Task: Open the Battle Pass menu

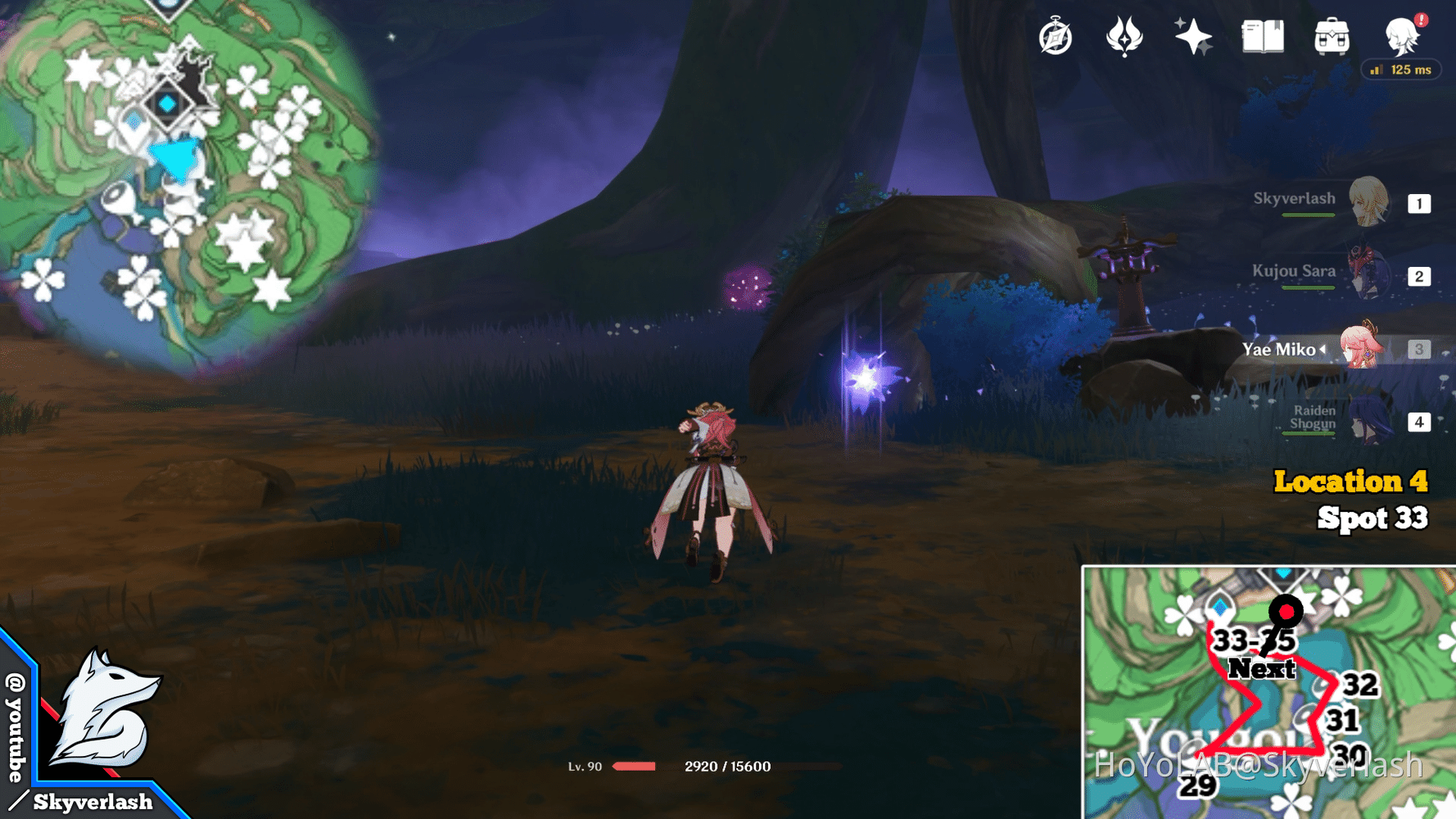Action: 1124,34
